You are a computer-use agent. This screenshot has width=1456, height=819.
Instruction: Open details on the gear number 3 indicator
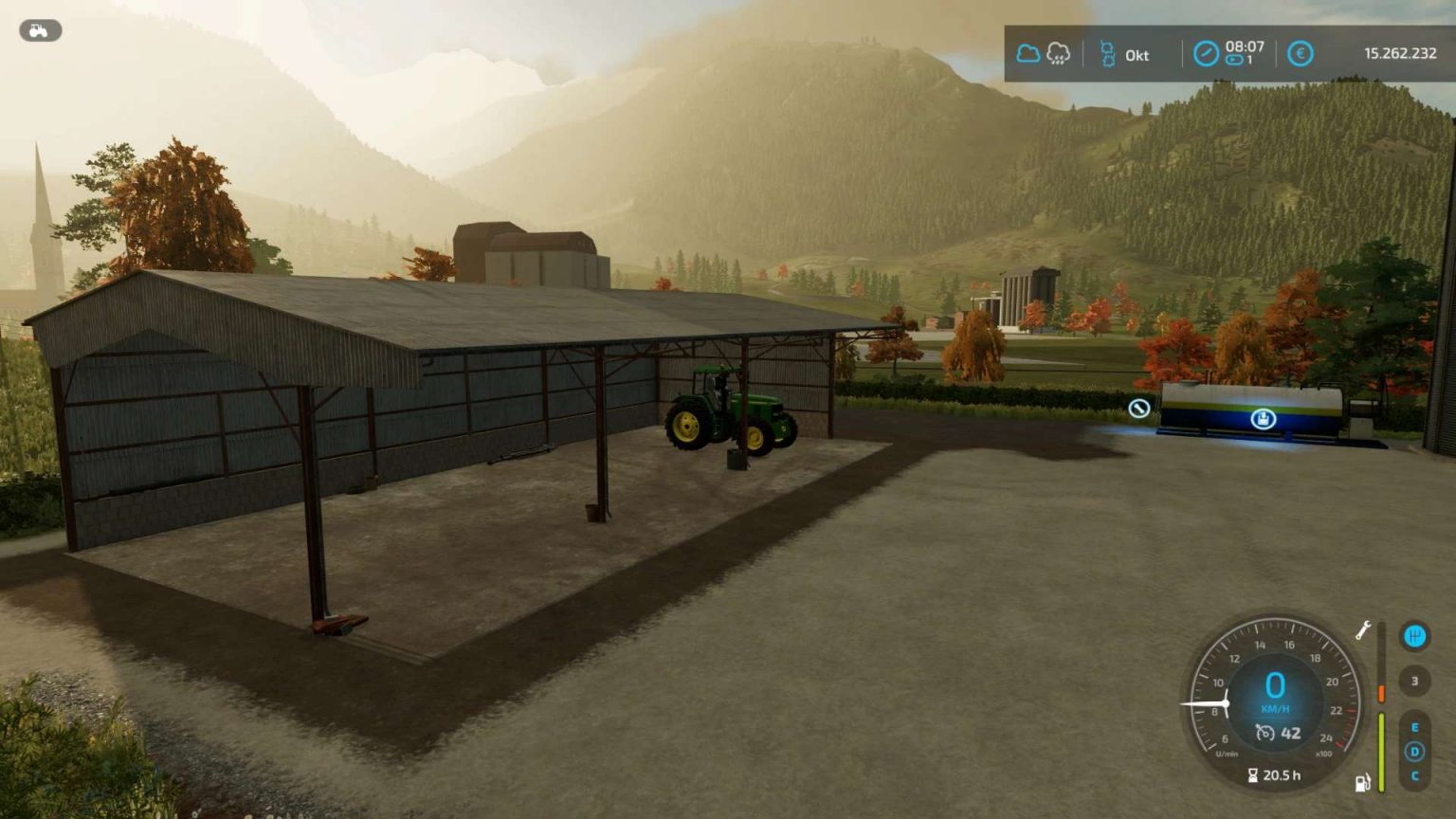pyautogui.click(x=1414, y=681)
